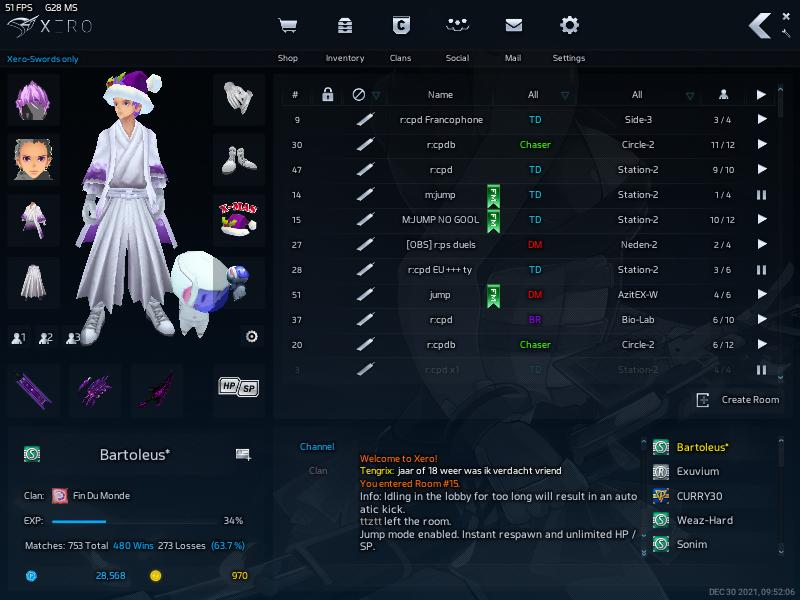This screenshot has height=600, width=800.
Task: Select the M:JUMP NO GOOL room row
Action: tap(440, 220)
